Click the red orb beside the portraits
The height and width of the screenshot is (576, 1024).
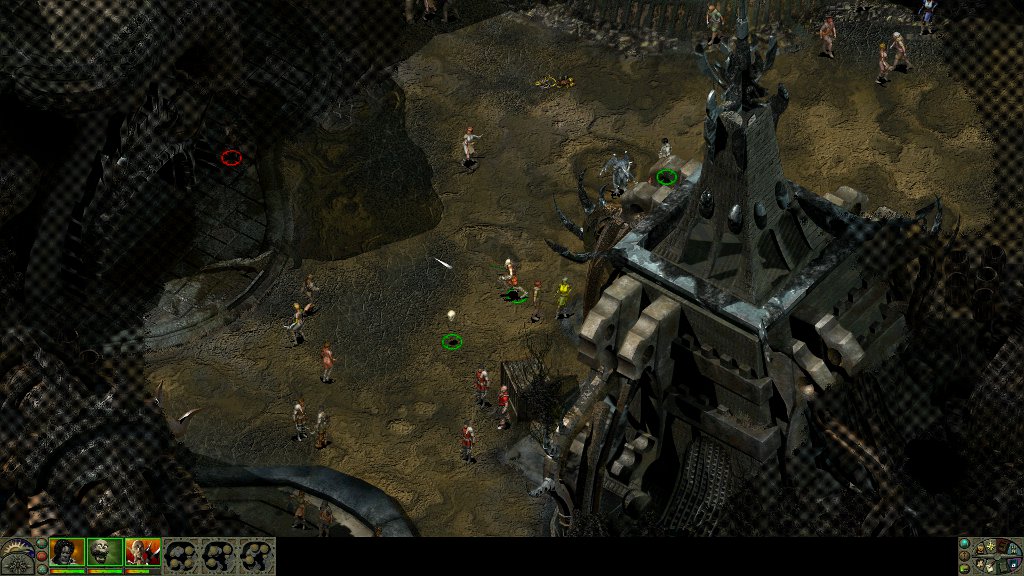[42, 556]
